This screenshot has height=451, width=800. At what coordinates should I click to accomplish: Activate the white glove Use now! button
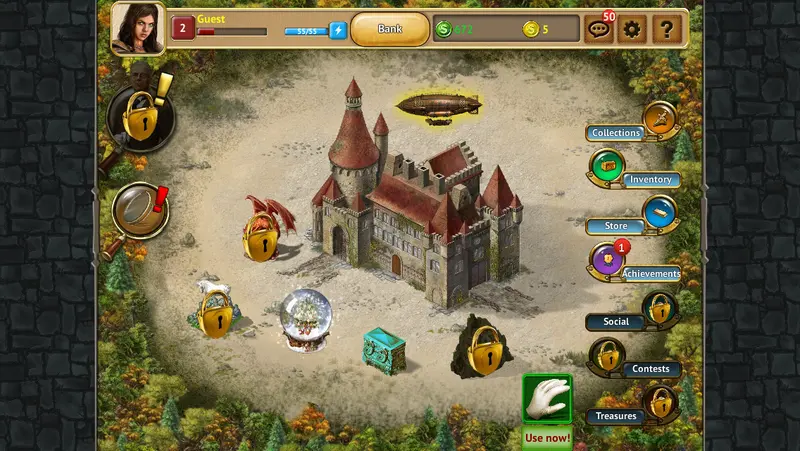tap(547, 400)
